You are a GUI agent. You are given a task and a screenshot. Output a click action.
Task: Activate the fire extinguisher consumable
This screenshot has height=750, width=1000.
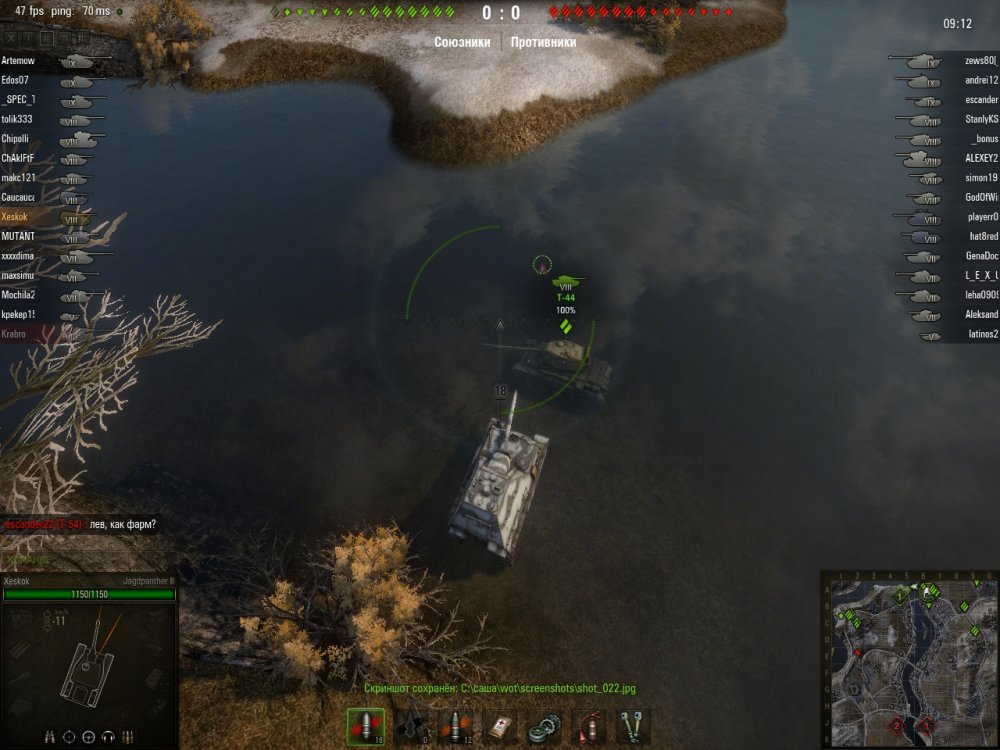point(588,726)
